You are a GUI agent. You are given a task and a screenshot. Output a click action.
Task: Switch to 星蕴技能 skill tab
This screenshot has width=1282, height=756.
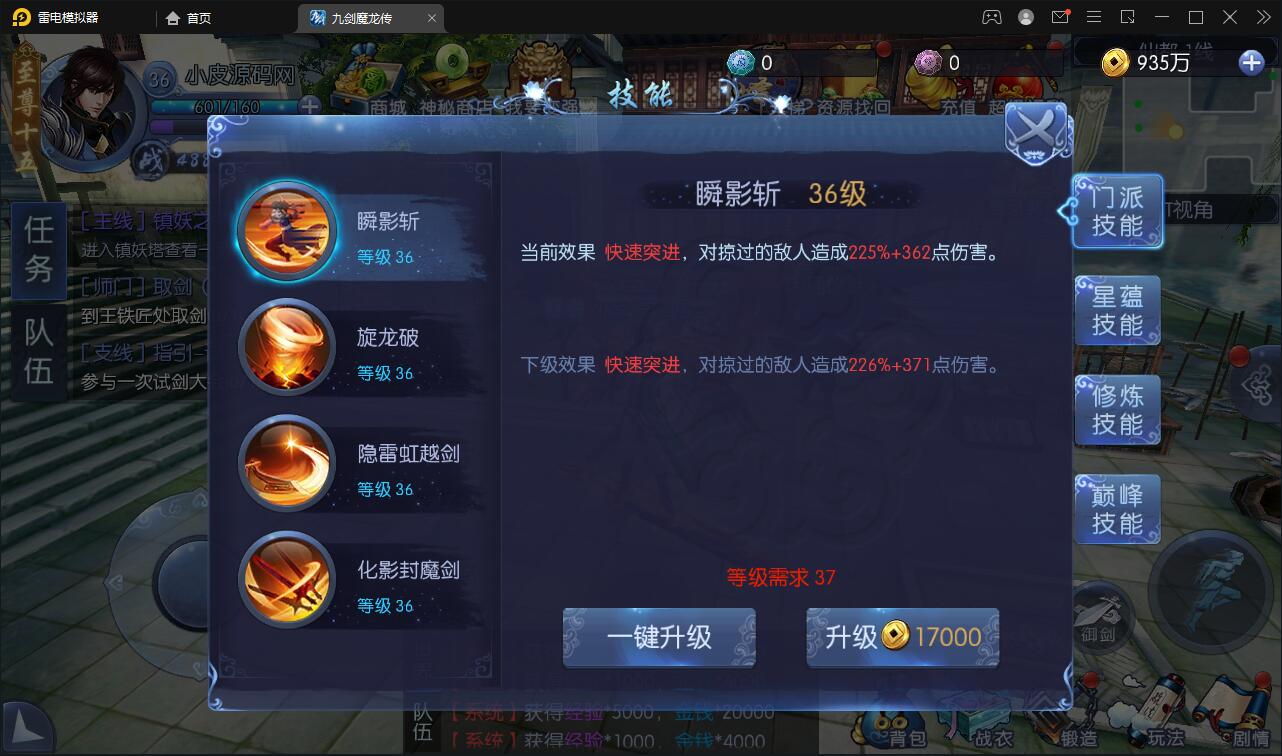point(1117,309)
